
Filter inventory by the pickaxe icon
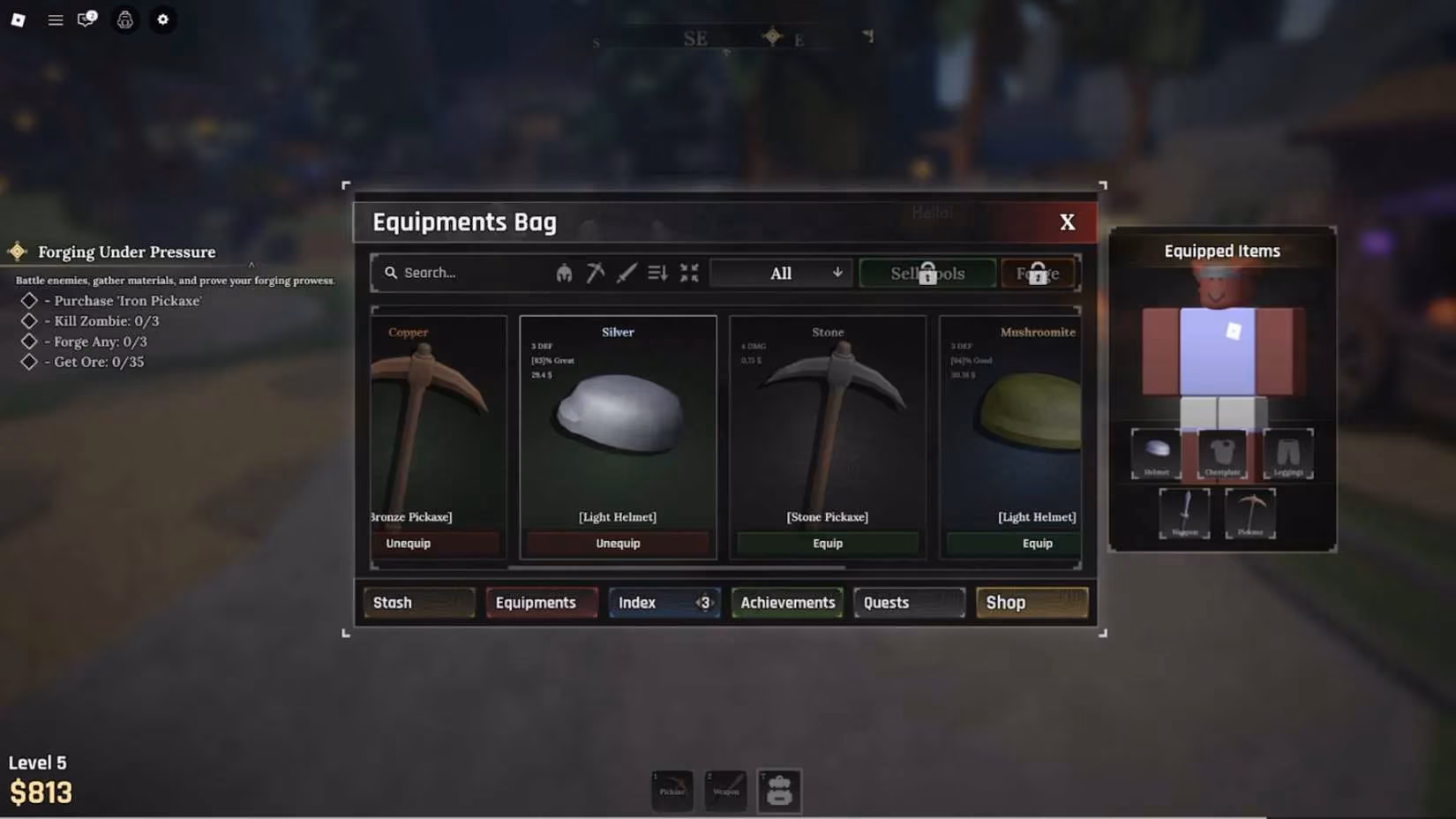click(x=596, y=272)
